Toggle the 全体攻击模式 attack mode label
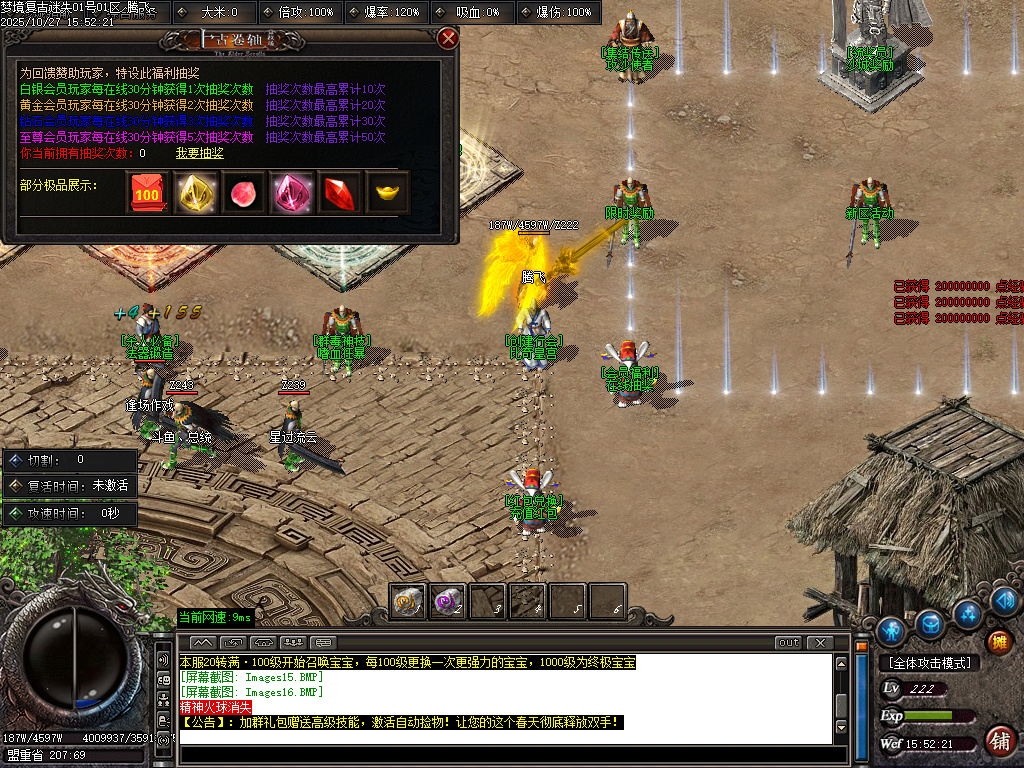This screenshot has height=768, width=1024. (x=928, y=662)
